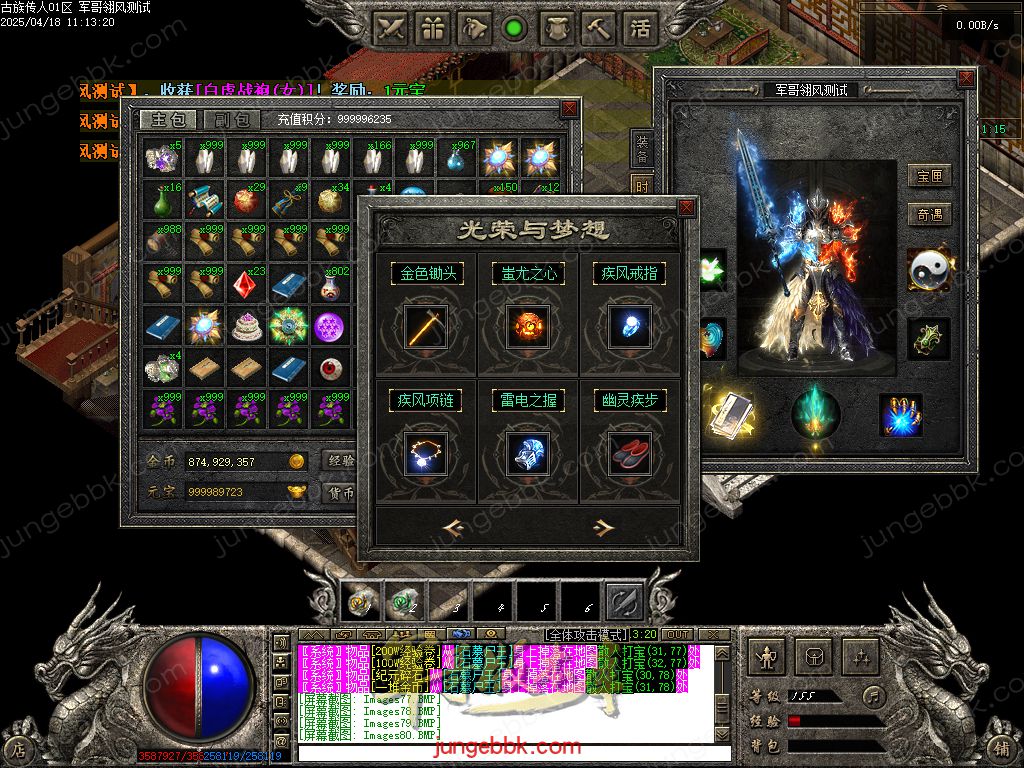Pick the 疾风戒指 ring item

coord(630,327)
